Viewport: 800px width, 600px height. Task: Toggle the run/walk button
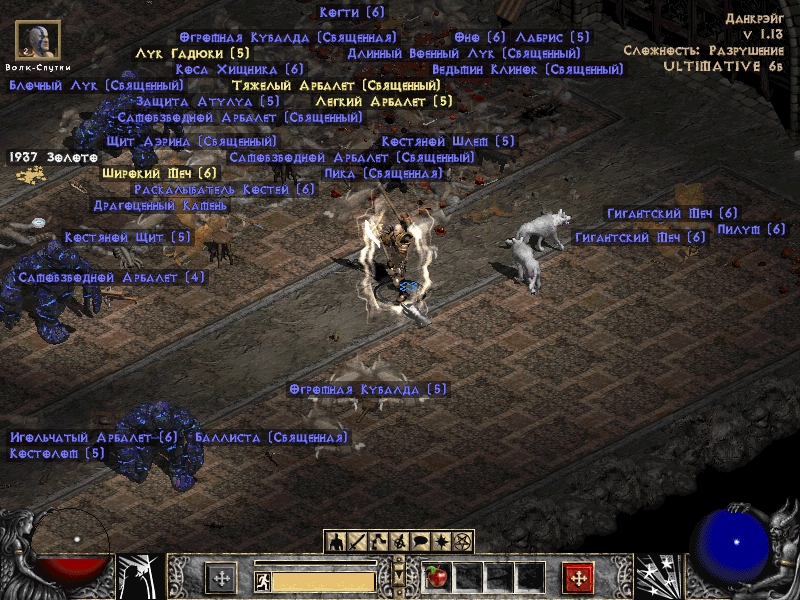click(261, 580)
